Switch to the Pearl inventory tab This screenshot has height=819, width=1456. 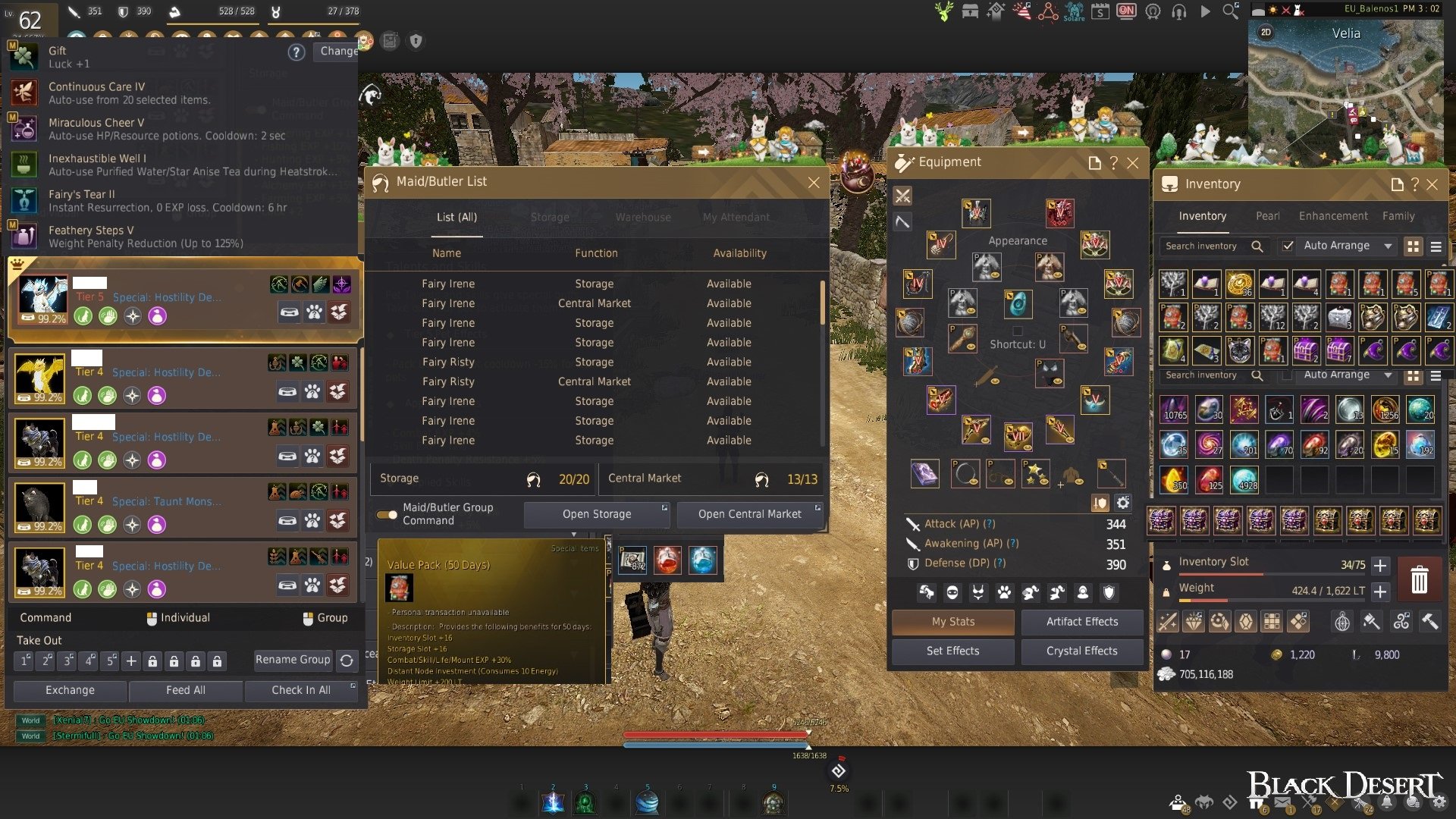click(x=1267, y=216)
